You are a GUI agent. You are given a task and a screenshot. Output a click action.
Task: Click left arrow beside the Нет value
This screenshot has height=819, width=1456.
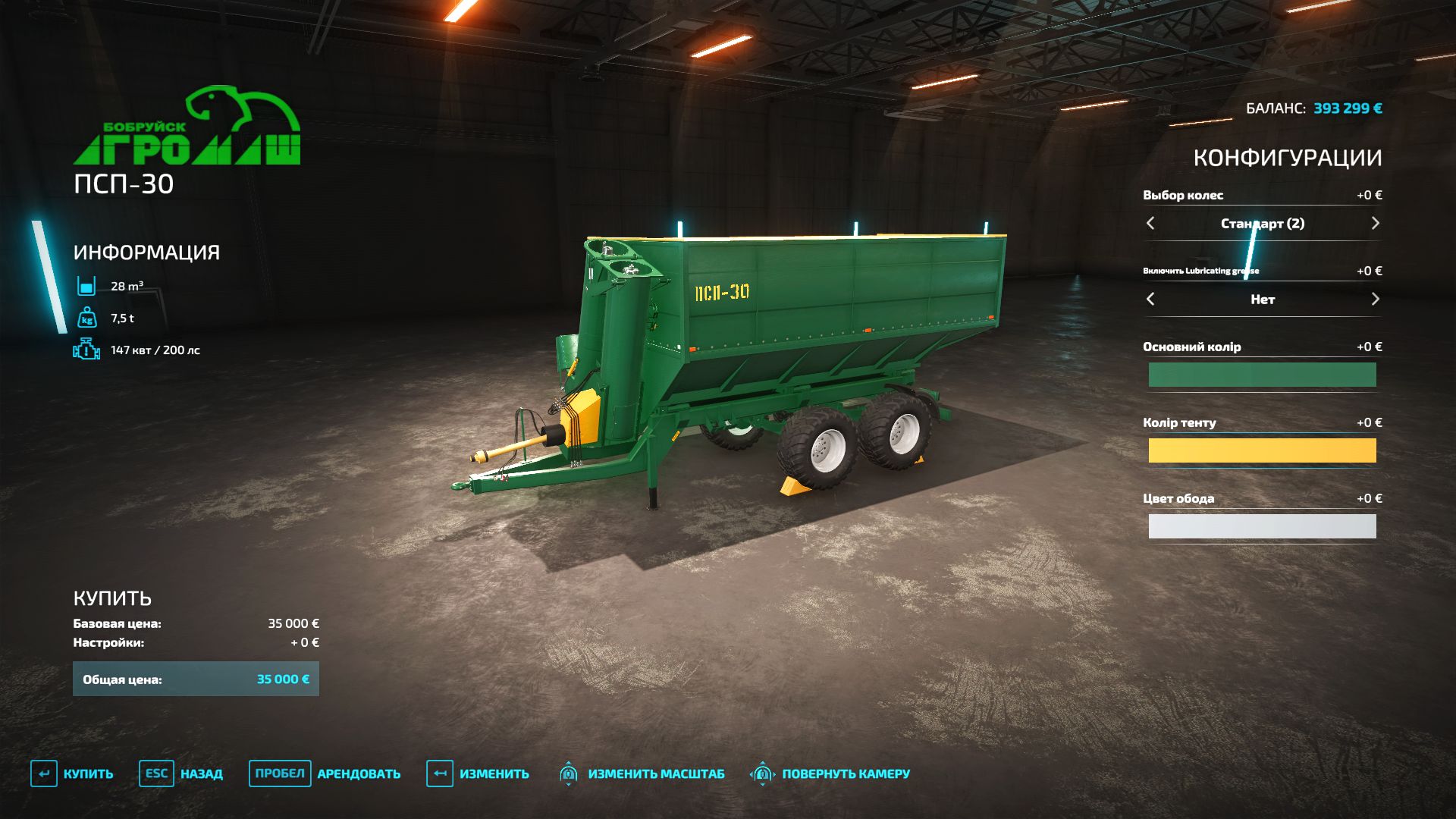point(1150,299)
